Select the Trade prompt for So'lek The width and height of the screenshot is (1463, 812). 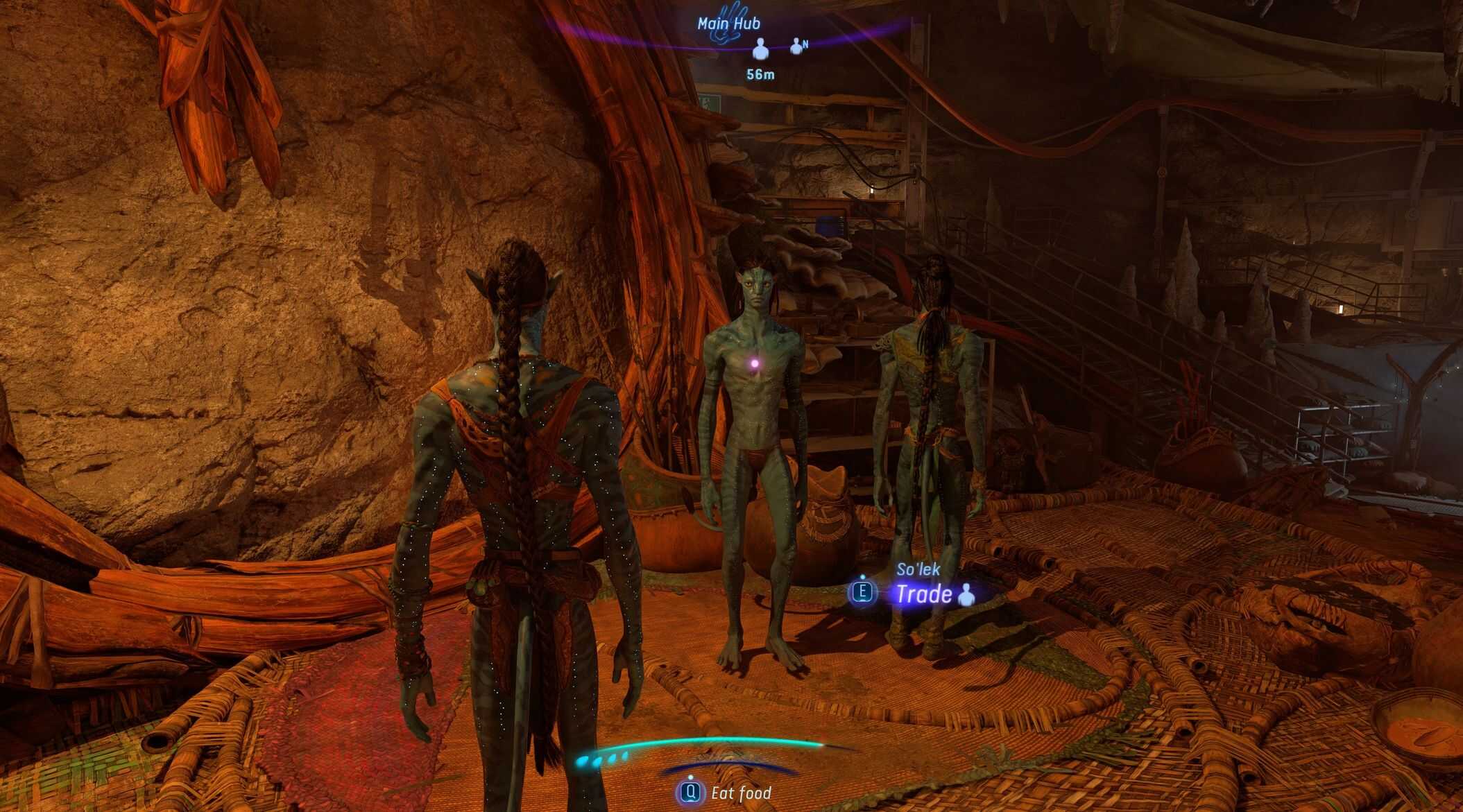[x=923, y=594]
